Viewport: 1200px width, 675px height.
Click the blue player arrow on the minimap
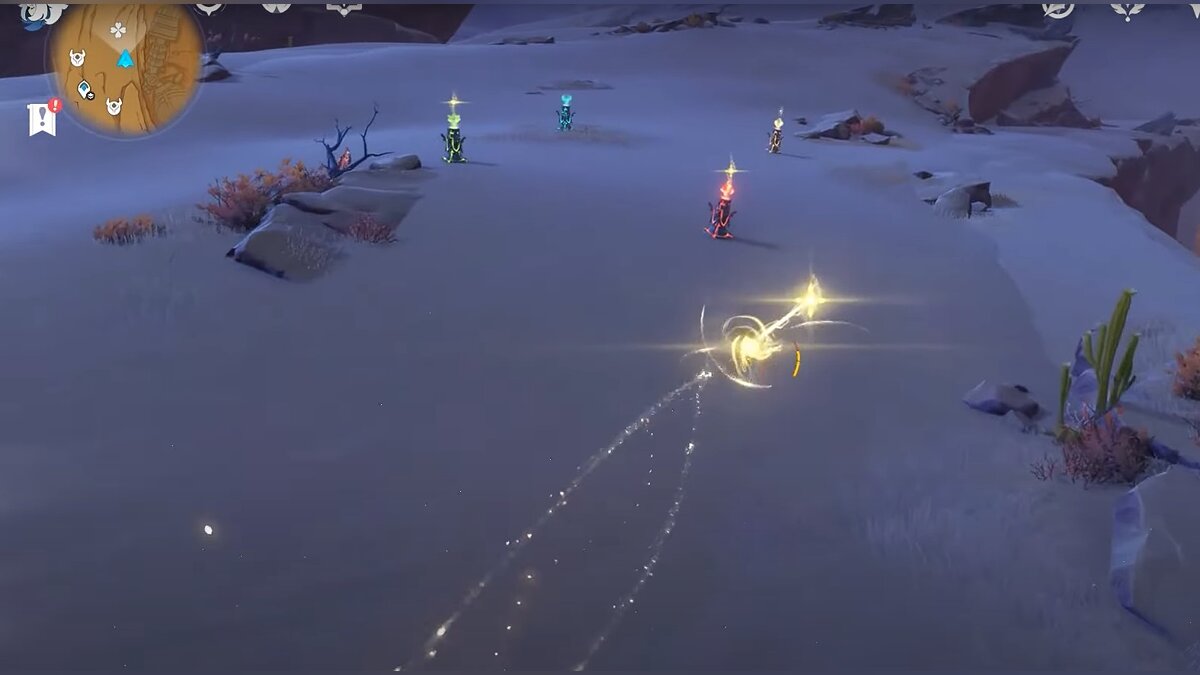point(125,59)
